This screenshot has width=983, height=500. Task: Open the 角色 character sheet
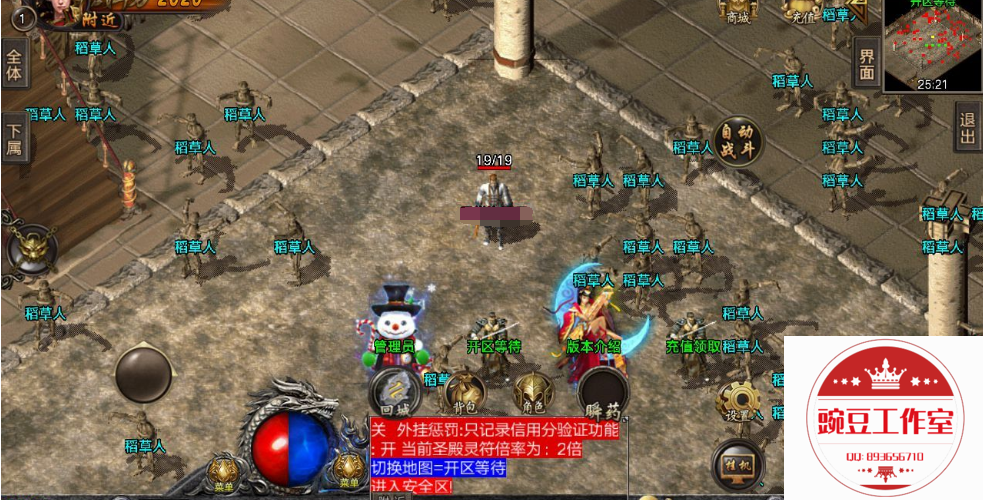[x=533, y=393]
